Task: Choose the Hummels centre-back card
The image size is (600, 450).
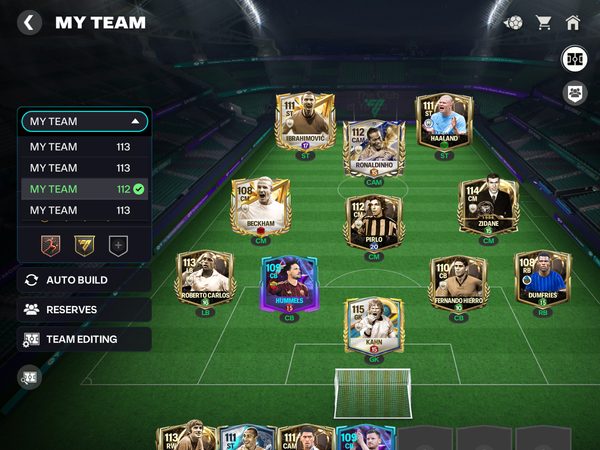Action: click(x=288, y=285)
